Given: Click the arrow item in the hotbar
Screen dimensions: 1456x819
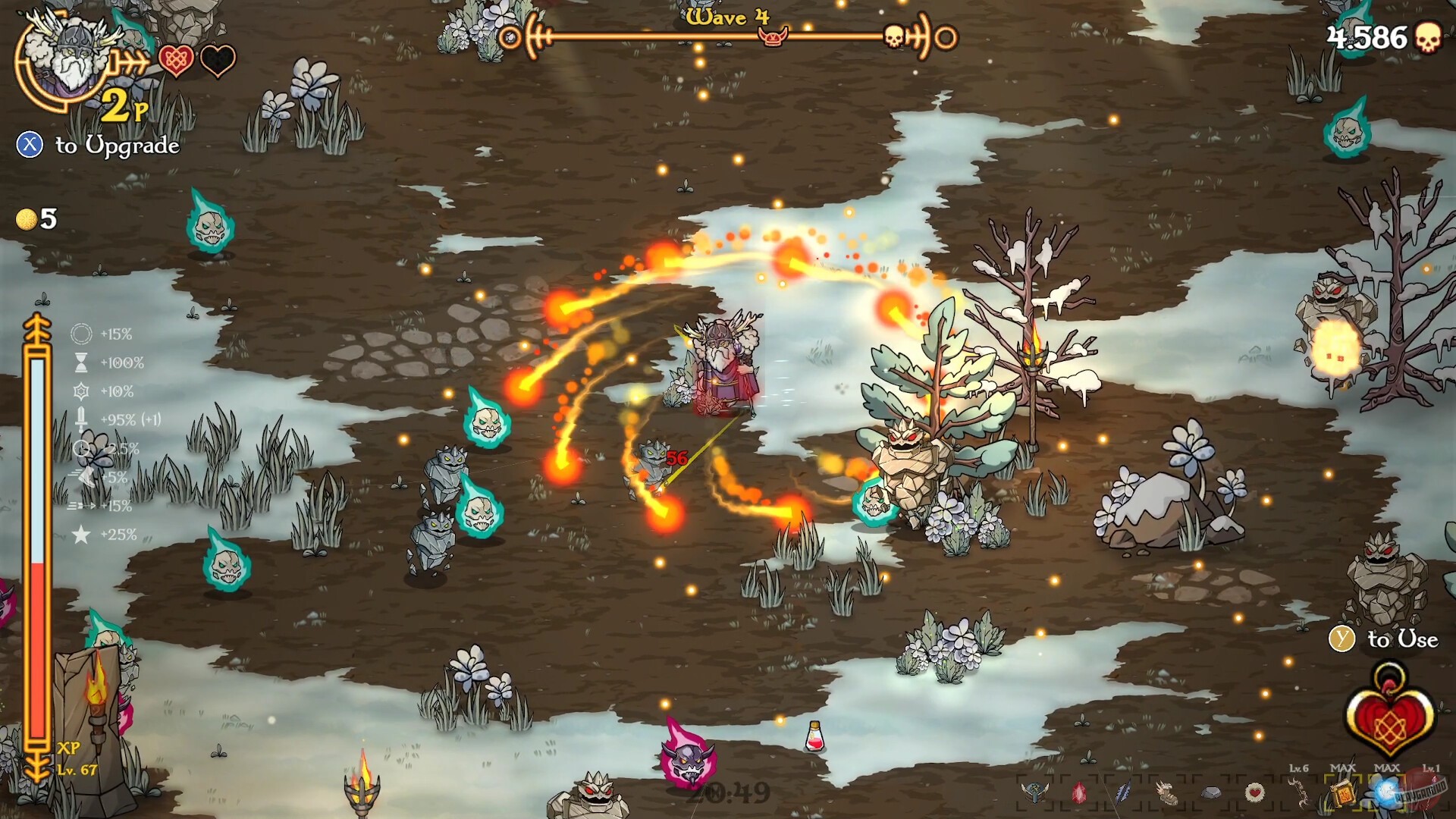Looking at the screenshot, I should (1124, 792).
